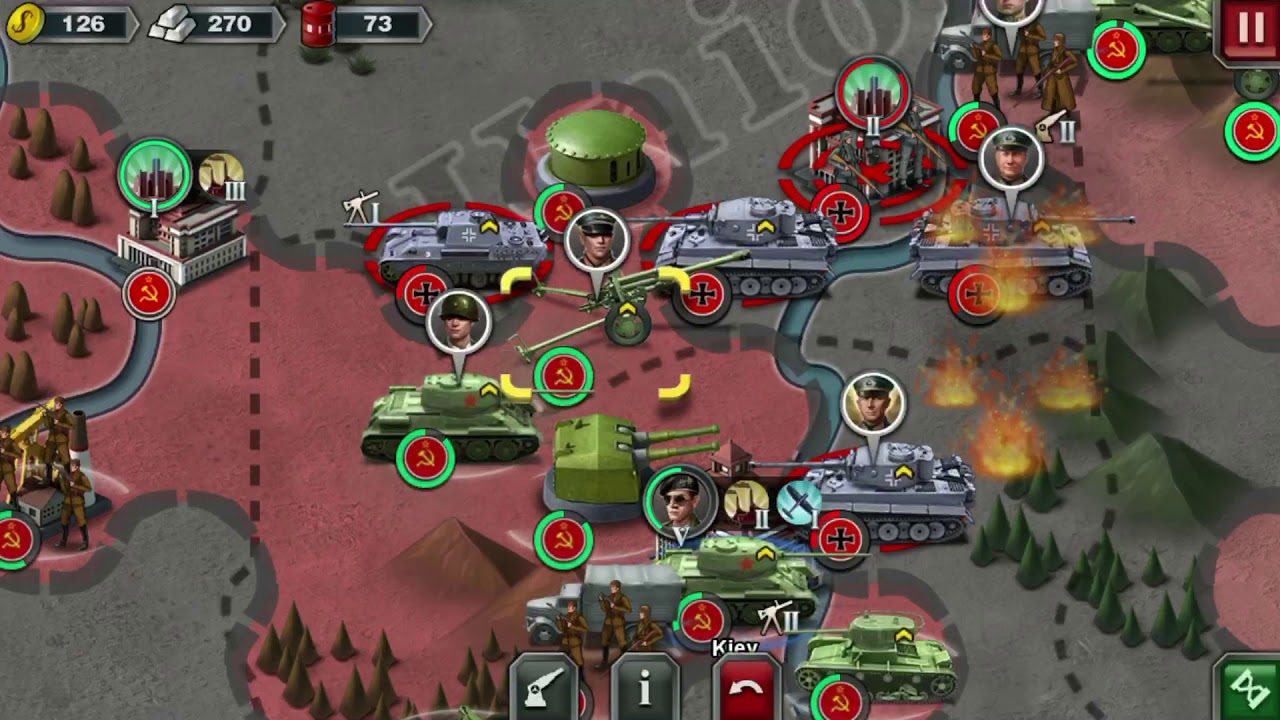Select the artillery unit inside yellow brackets
Image resolution: width=1280 pixels, height=720 pixels.
(x=600, y=300)
